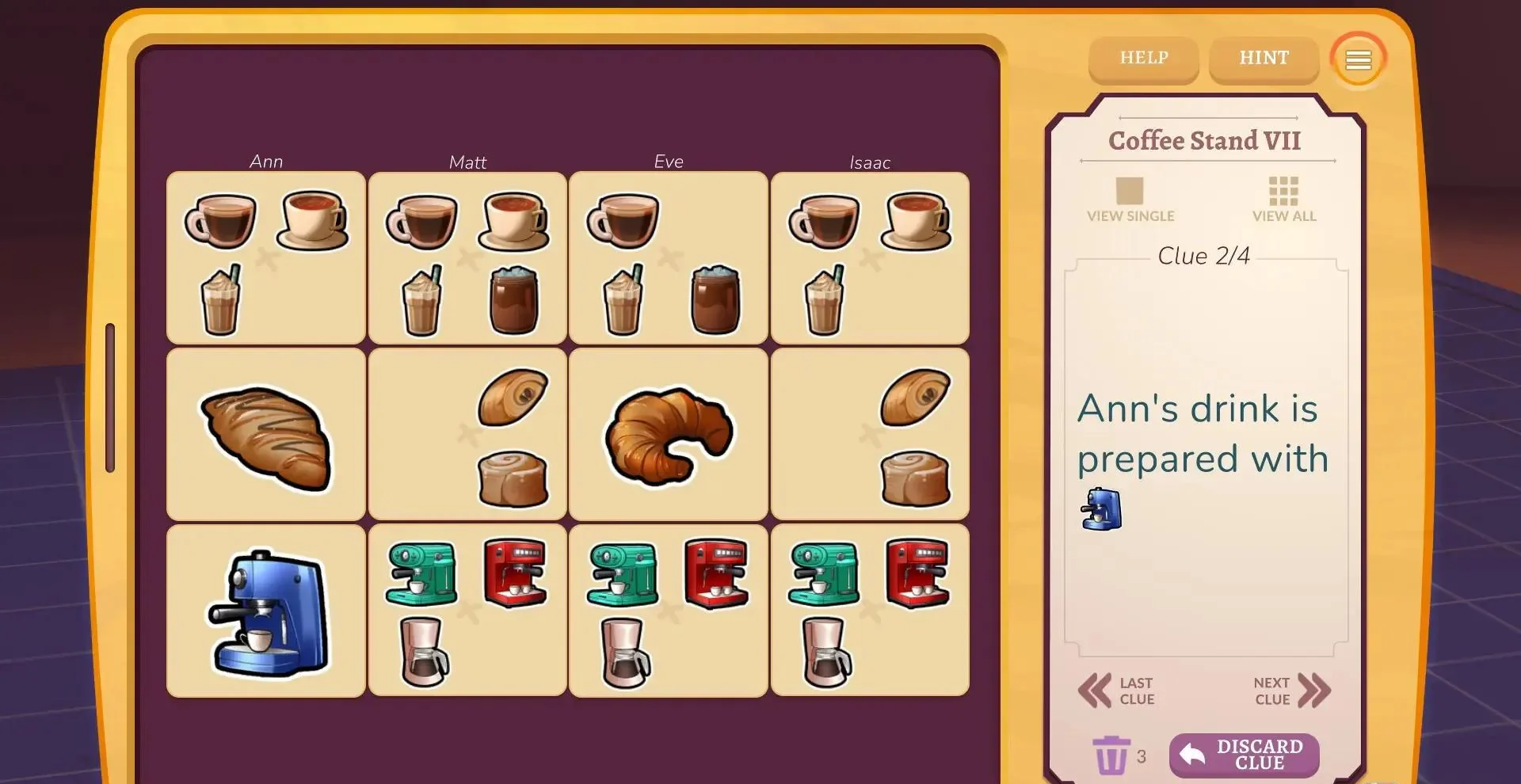The width and height of the screenshot is (1521, 784).
Task: Pick Eve's green coffee machine
Action: coord(623,574)
